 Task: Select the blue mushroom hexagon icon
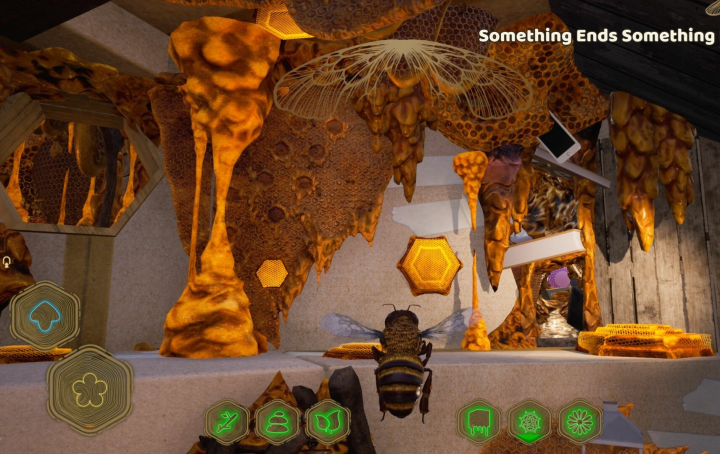tap(44, 315)
